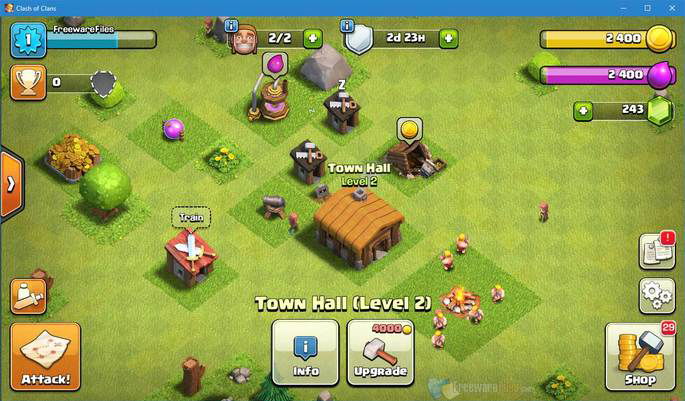The width and height of the screenshot is (685, 401).
Task: Open the army overview sword button
Action: 27,295
